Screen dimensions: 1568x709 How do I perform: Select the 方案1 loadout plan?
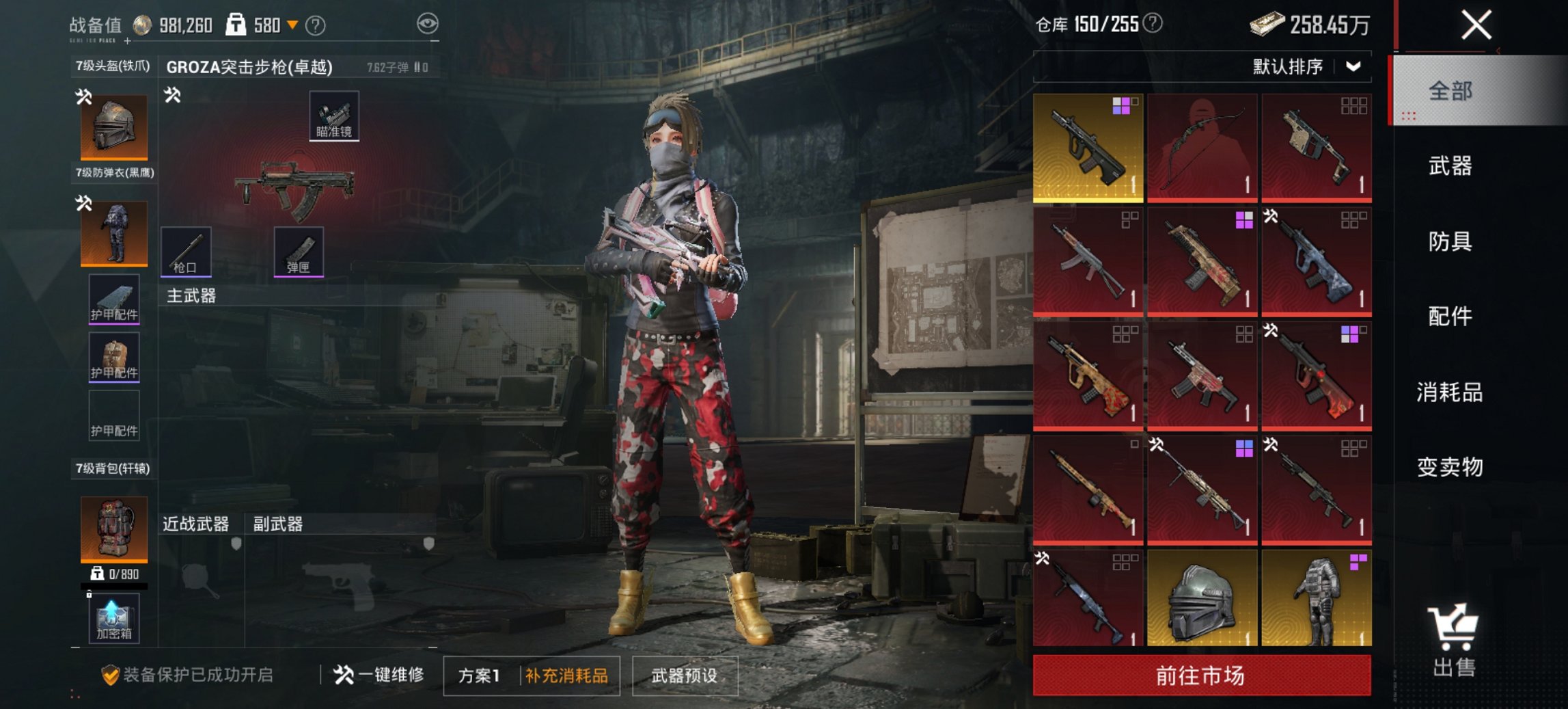coord(479,676)
